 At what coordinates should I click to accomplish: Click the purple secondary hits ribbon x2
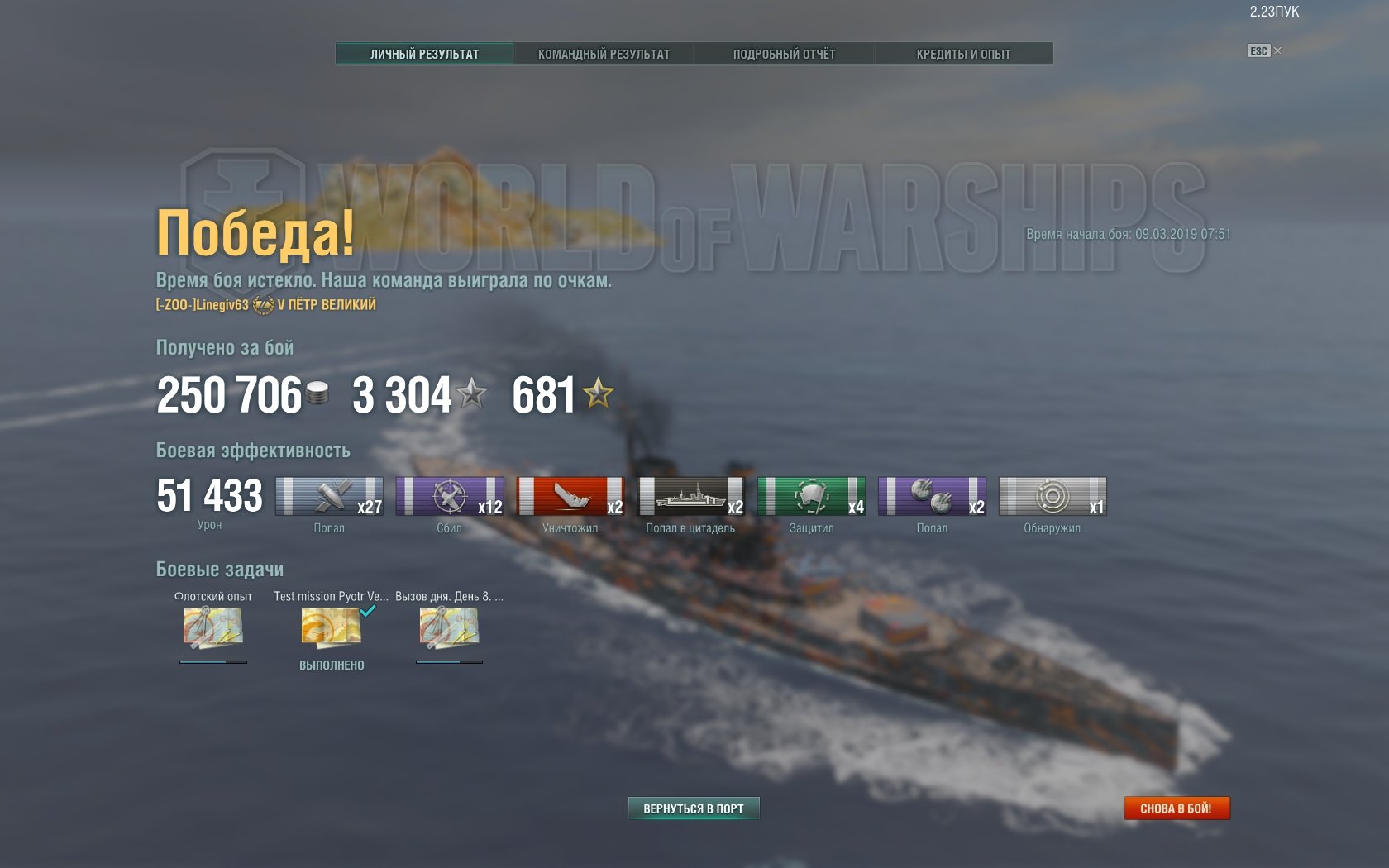coord(932,497)
